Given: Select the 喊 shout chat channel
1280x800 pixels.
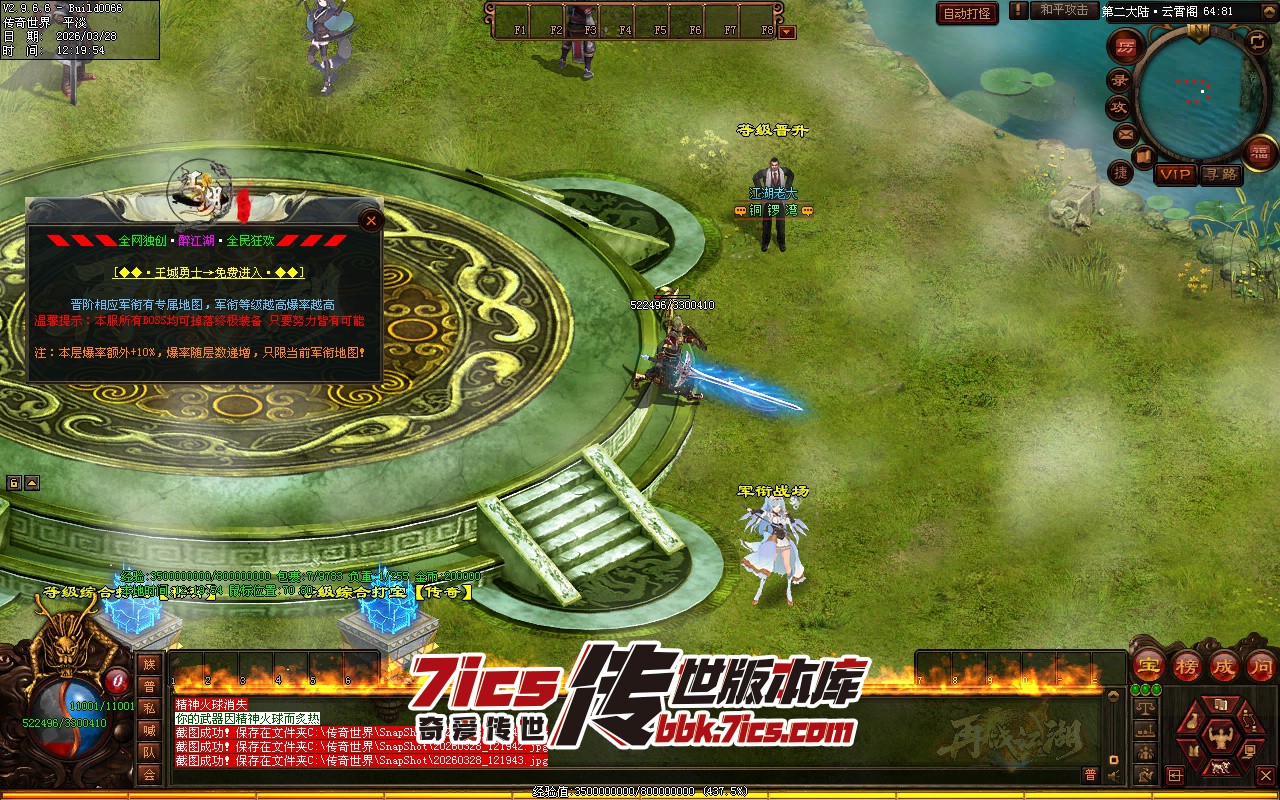Looking at the screenshot, I should (149, 730).
